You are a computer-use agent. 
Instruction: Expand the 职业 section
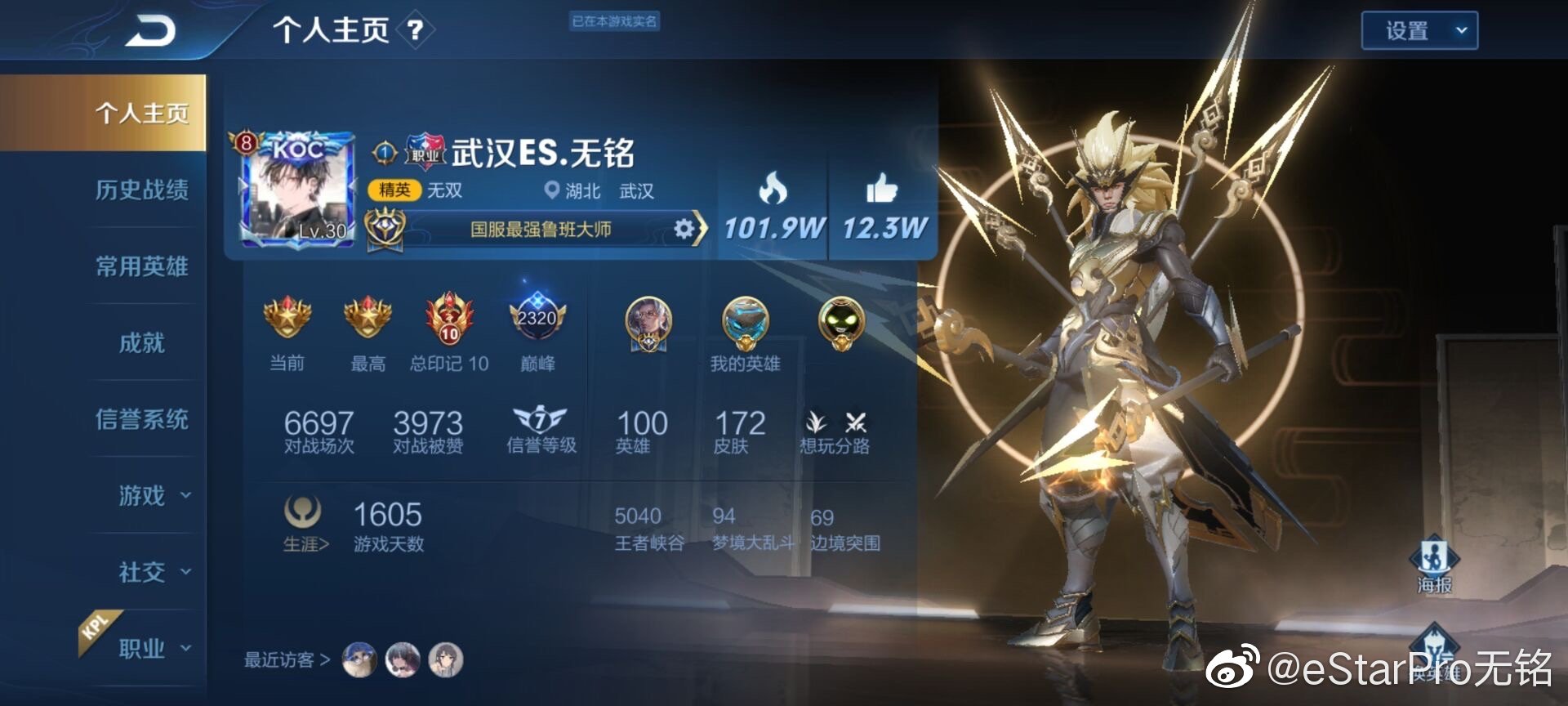[x=154, y=648]
